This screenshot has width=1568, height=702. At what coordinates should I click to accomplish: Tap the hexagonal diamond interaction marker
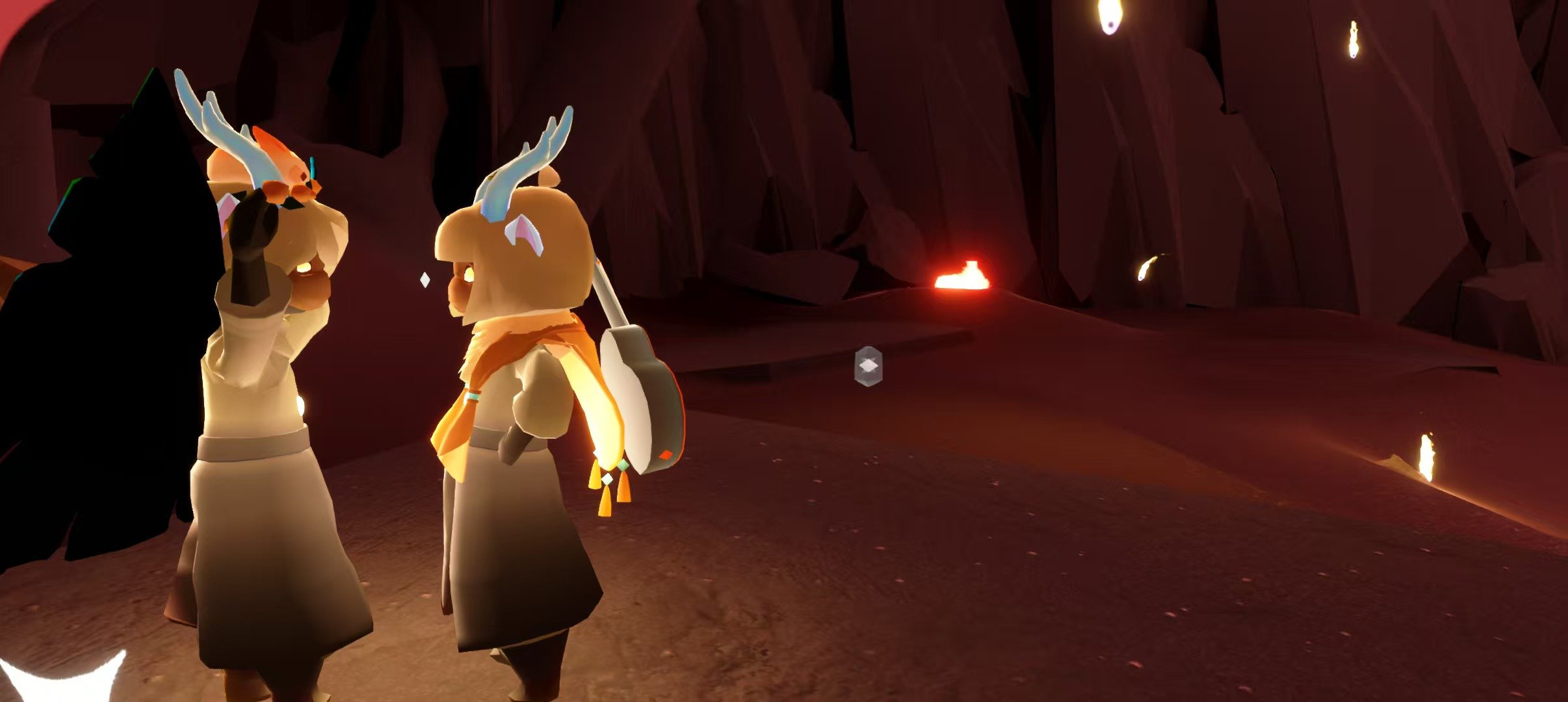(x=868, y=367)
